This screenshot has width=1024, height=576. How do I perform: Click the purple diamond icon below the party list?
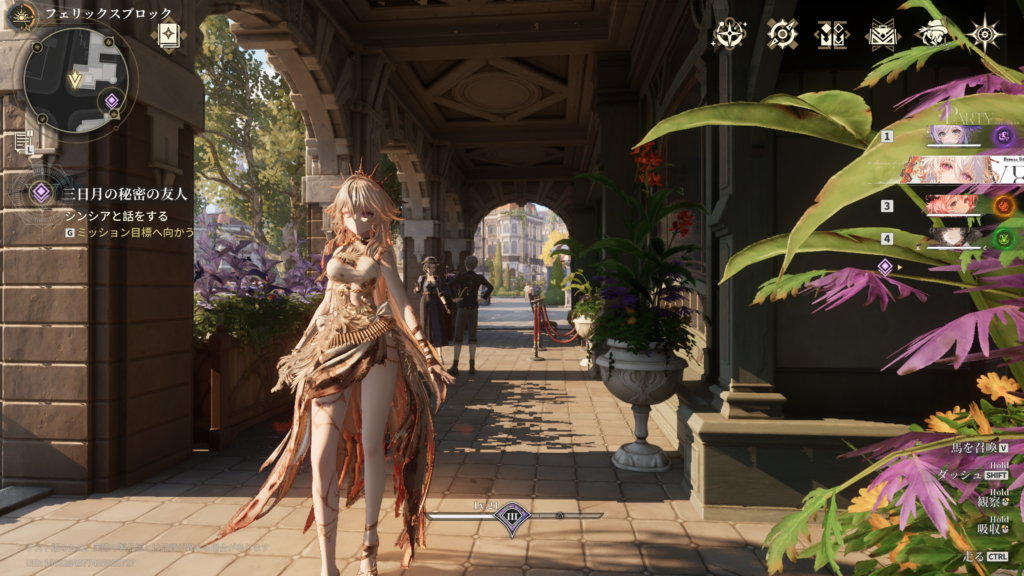pos(885,266)
